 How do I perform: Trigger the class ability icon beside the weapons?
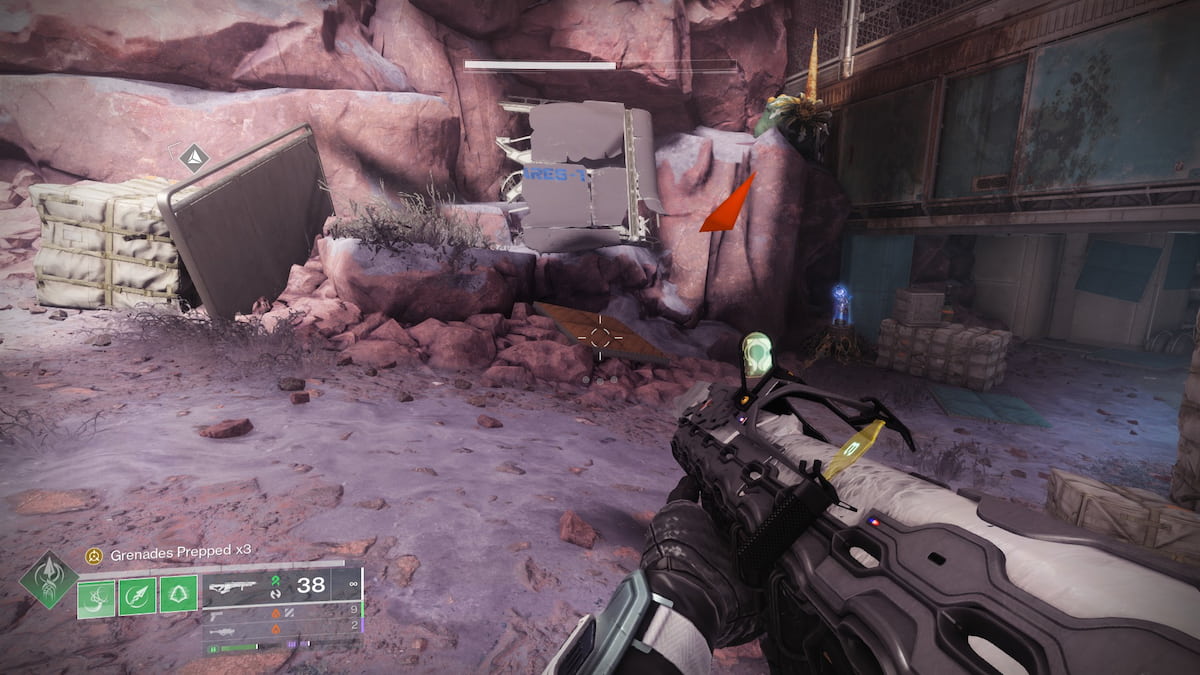pos(178,597)
